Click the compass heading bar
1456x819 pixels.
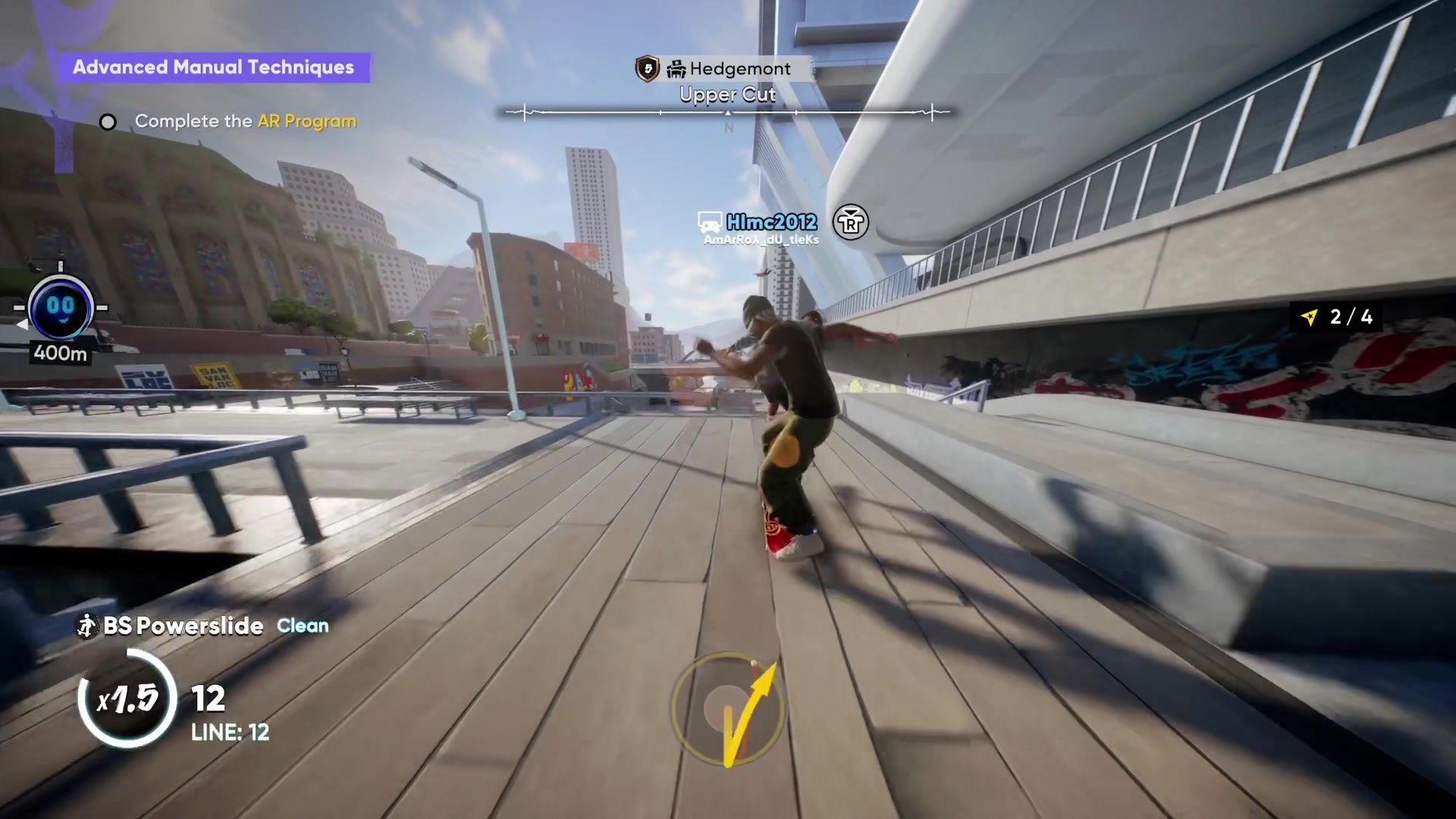click(727, 113)
